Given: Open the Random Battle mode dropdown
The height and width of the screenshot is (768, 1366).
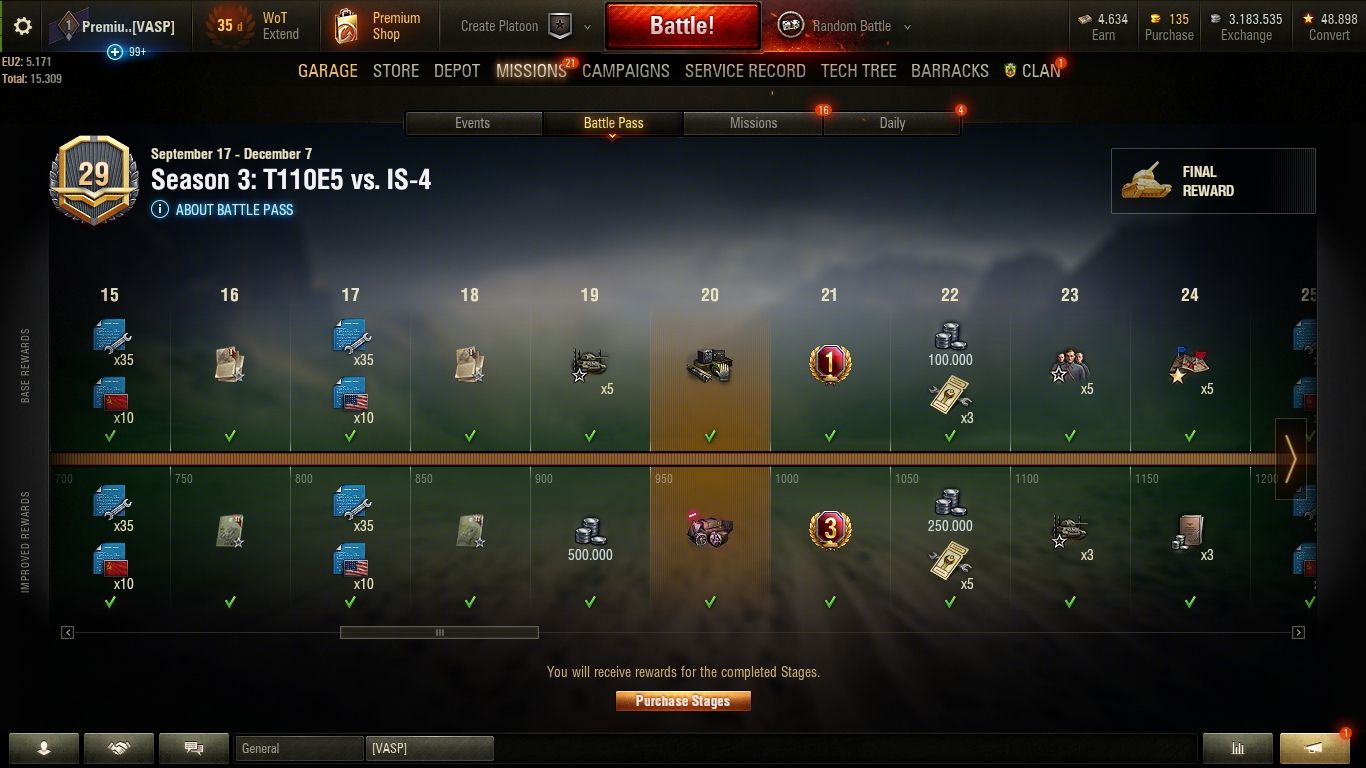Looking at the screenshot, I should tap(906, 26).
